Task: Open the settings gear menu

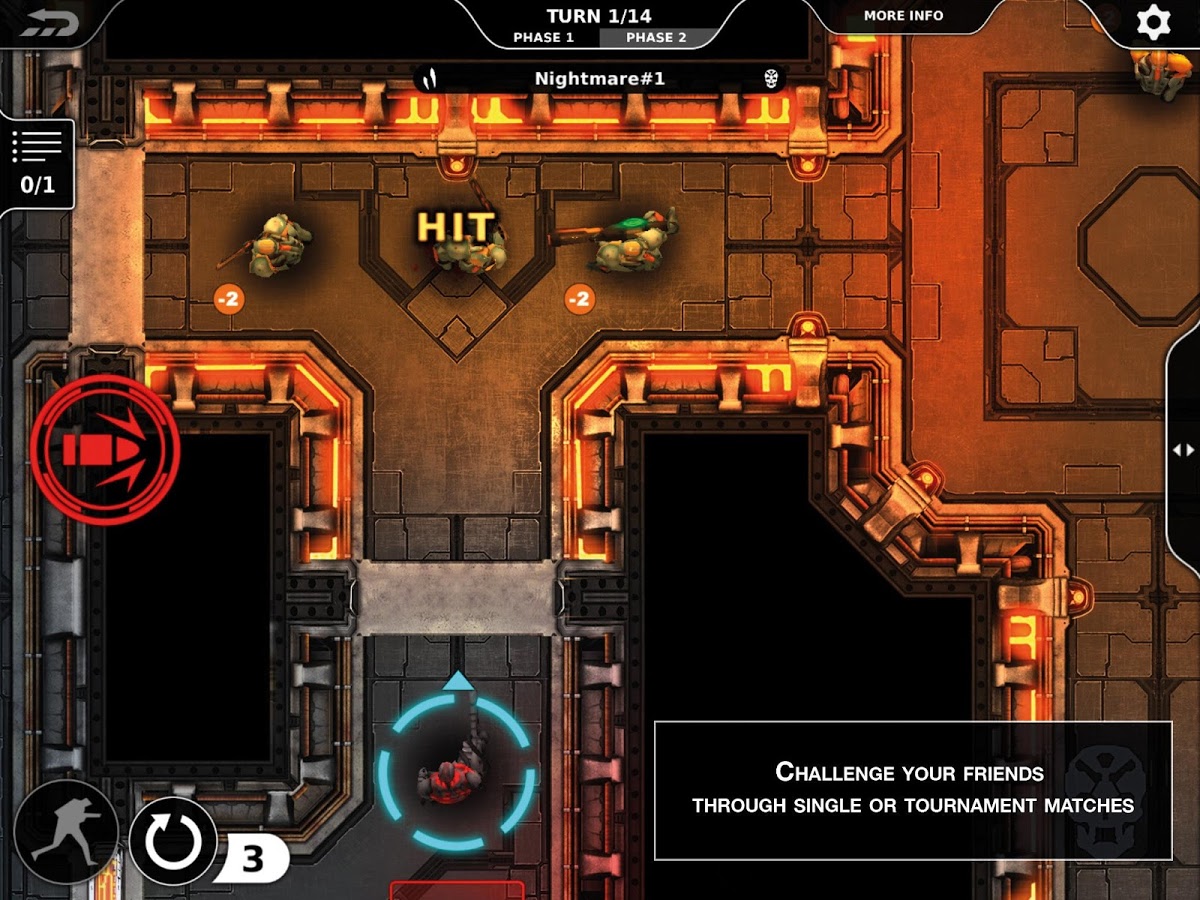Action: (1153, 22)
